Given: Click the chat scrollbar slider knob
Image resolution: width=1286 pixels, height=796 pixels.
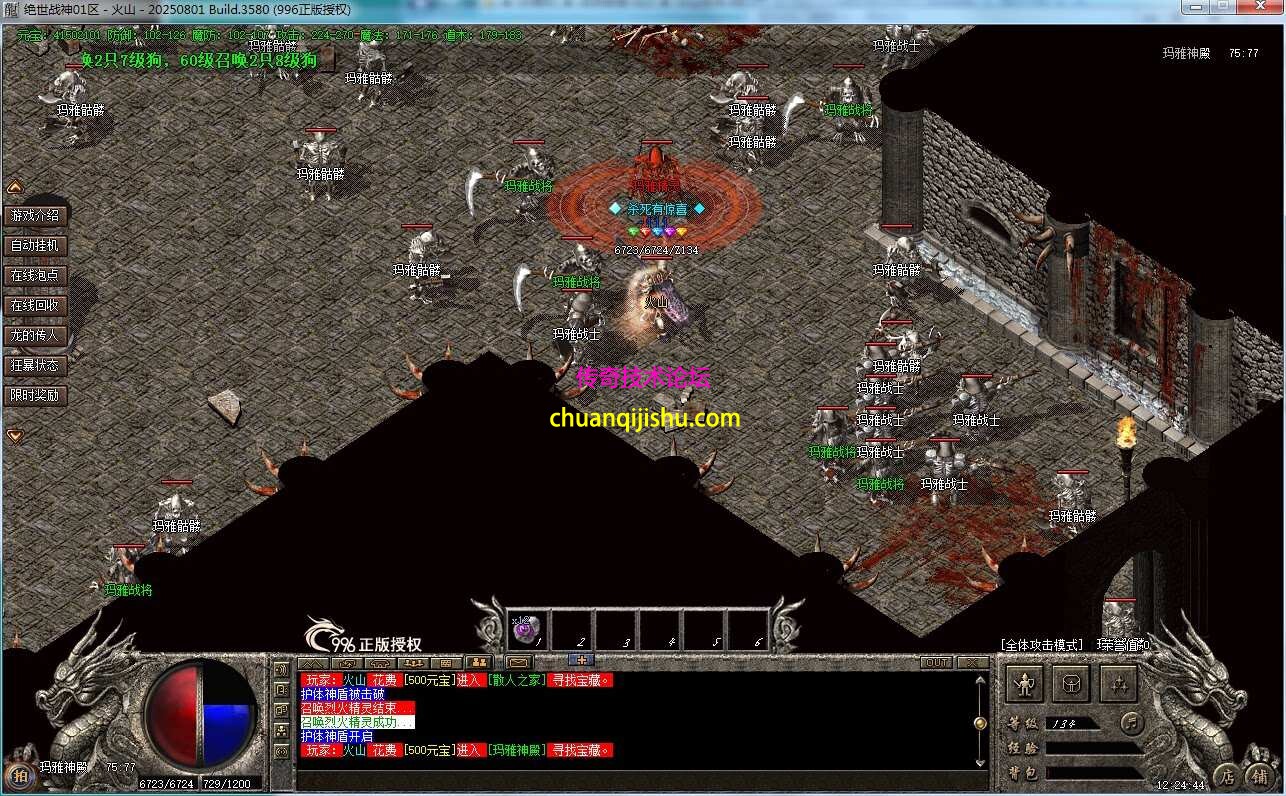Looking at the screenshot, I should click(x=980, y=723).
